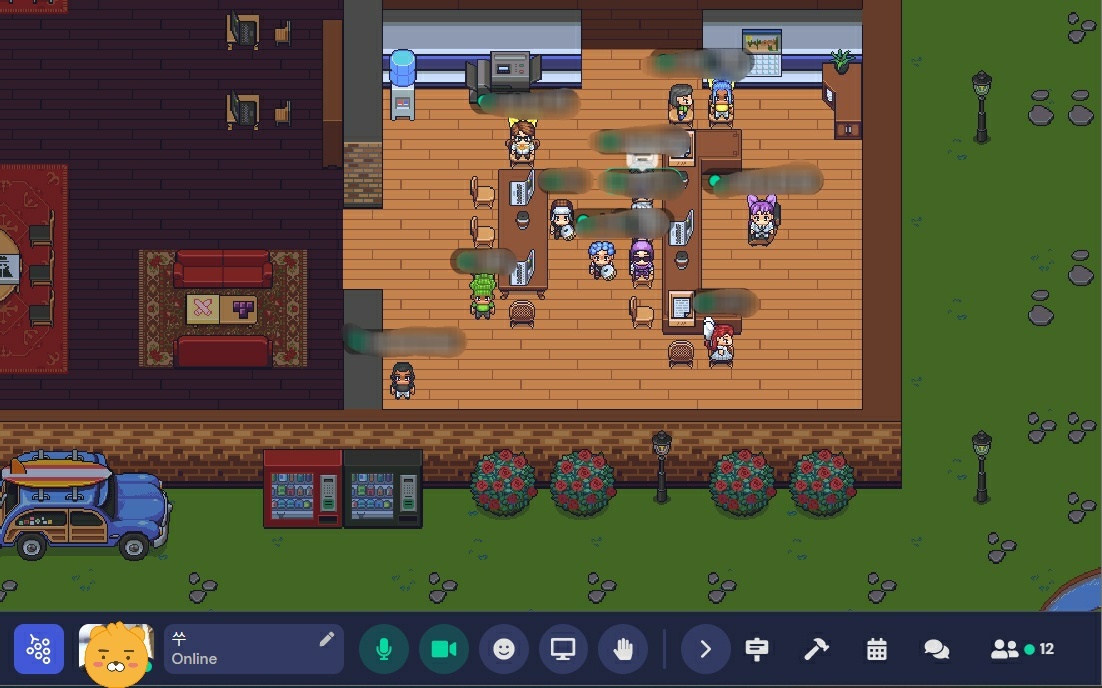
Task: Expand the toolbar with the arrow button
Action: coord(705,650)
